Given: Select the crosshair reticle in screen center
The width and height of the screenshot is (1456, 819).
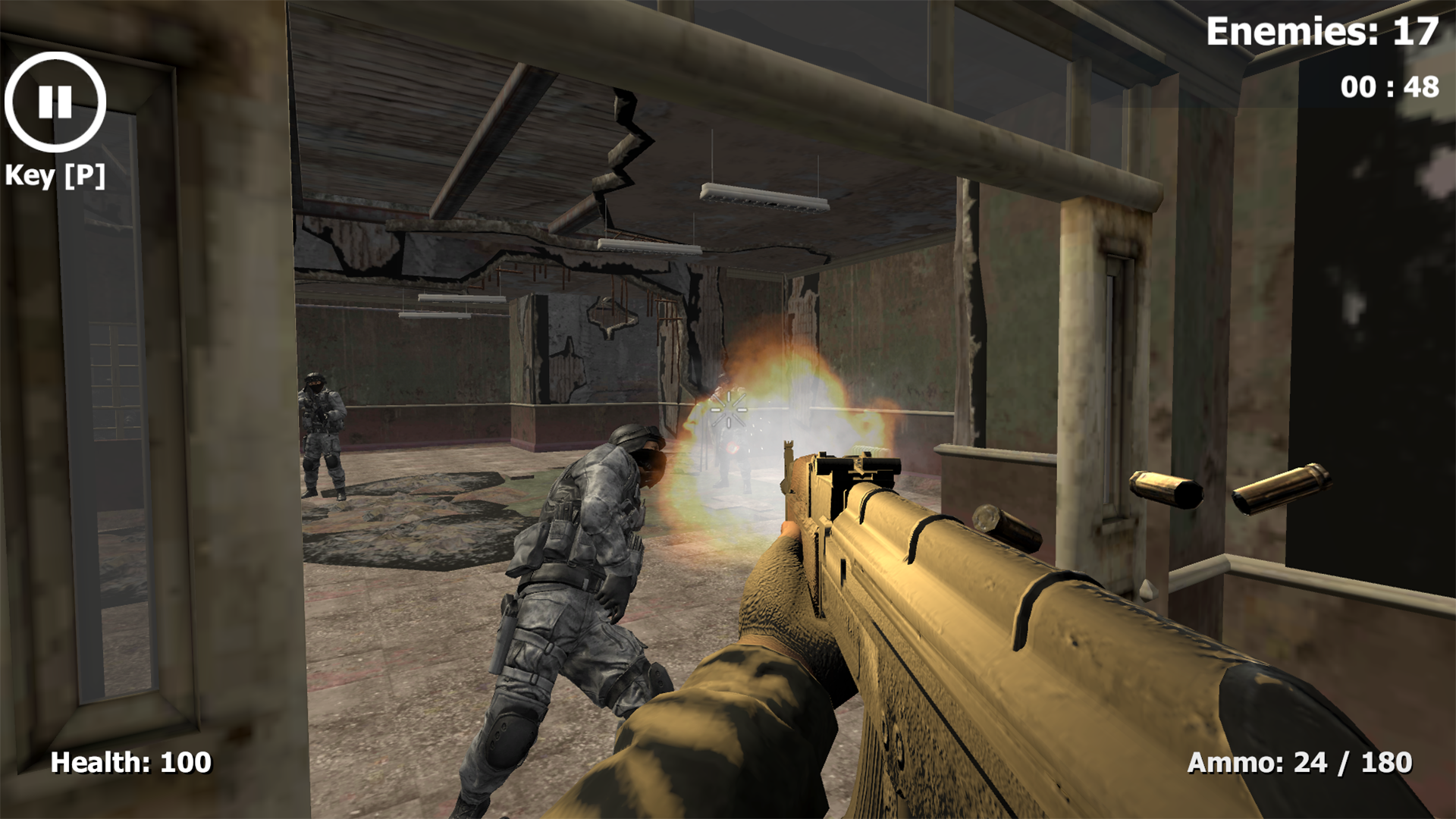Looking at the screenshot, I should [x=730, y=410].
